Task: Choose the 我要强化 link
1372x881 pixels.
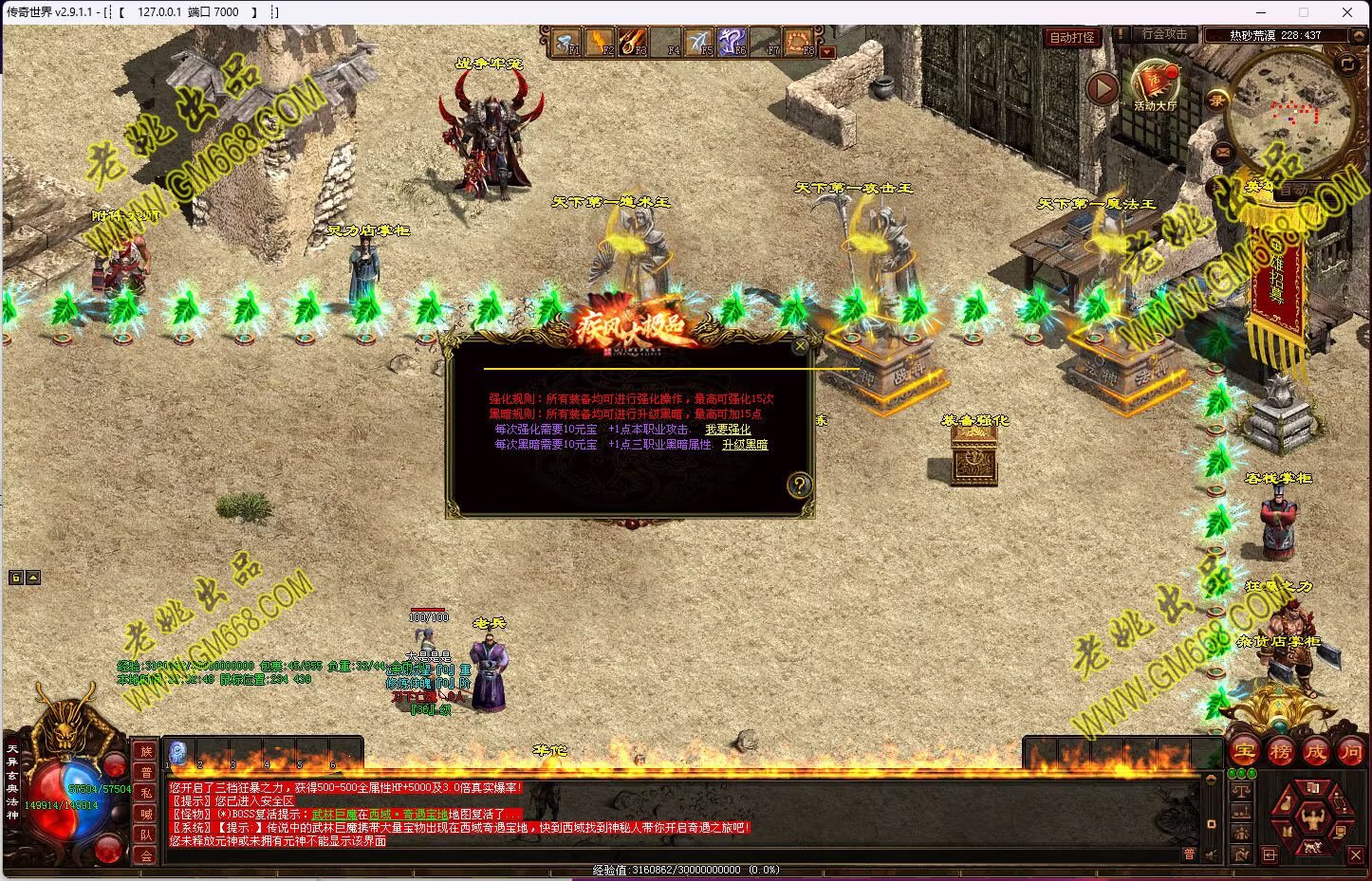Action: (727, 430)
